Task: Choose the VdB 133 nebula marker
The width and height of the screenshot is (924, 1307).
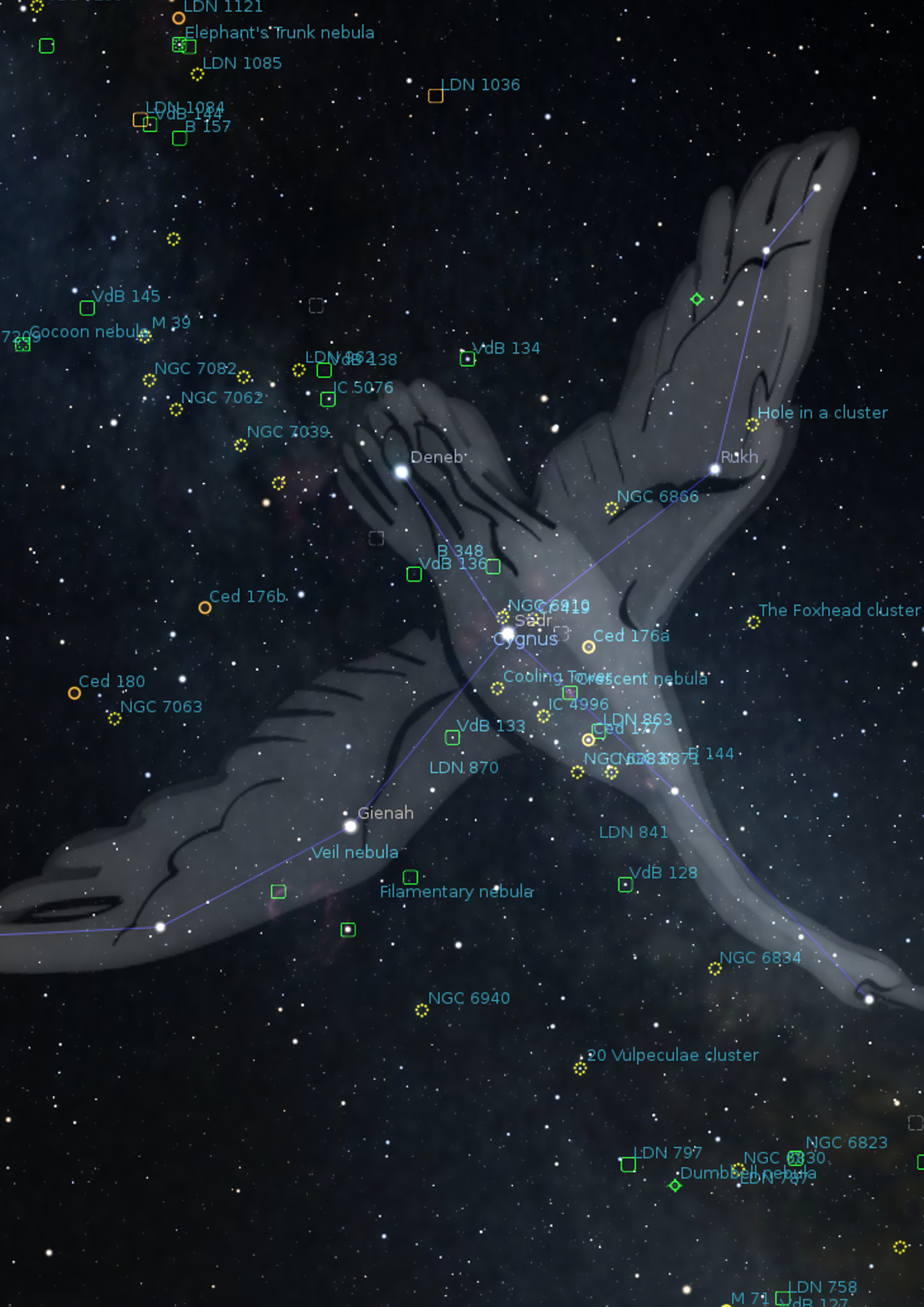Action: [x=452, y=737]
